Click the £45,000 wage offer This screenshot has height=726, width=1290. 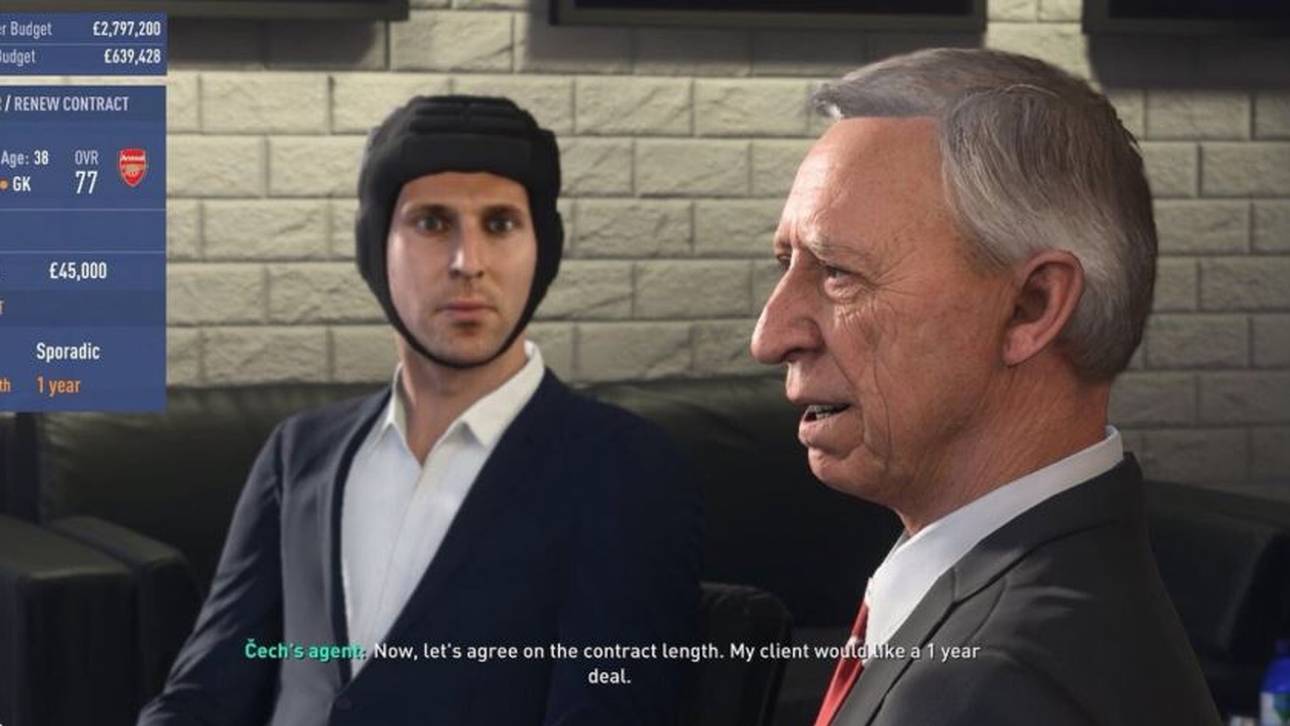click(77, 270)
